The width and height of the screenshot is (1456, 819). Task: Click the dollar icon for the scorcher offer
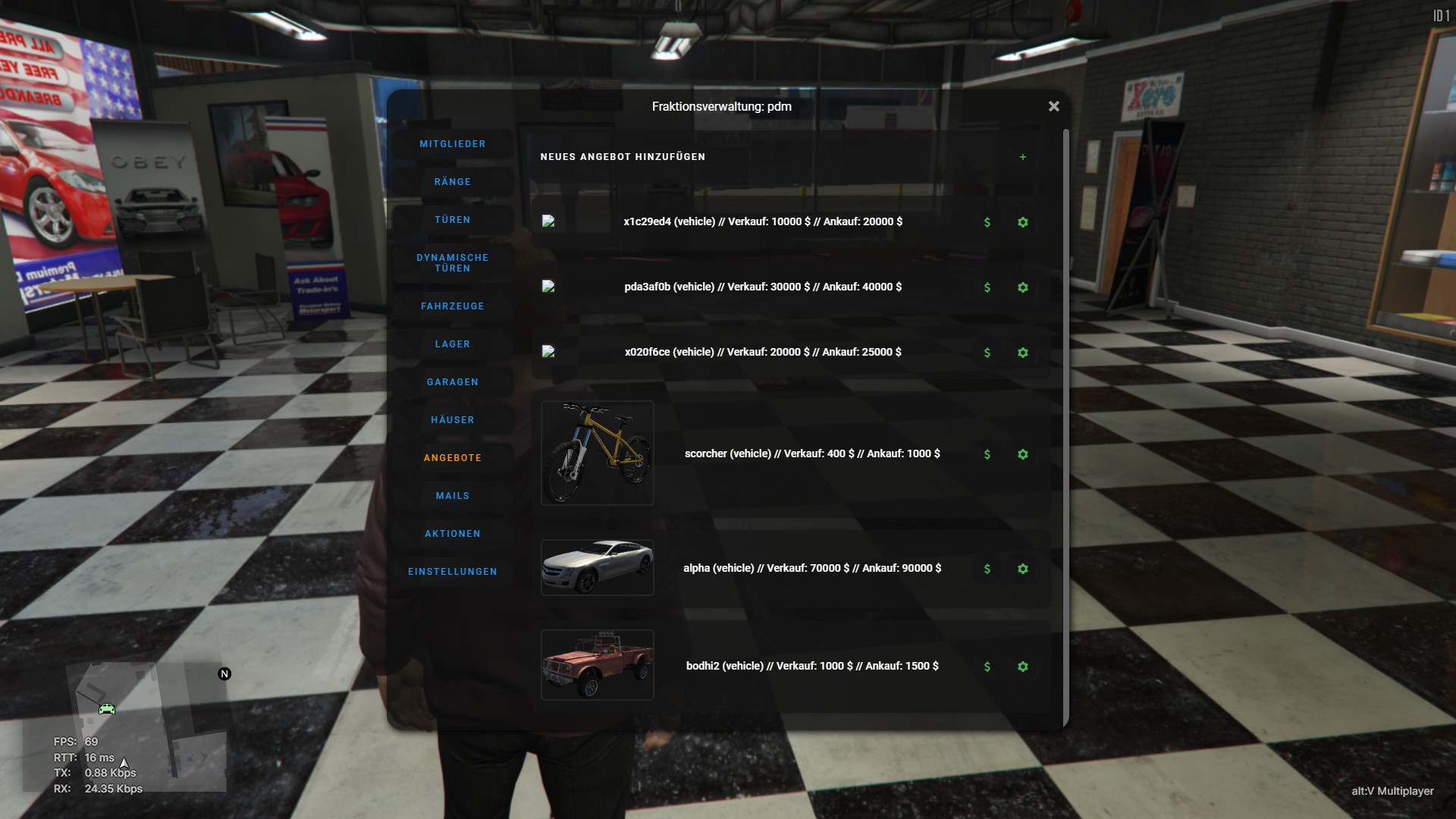click(987, 454)
